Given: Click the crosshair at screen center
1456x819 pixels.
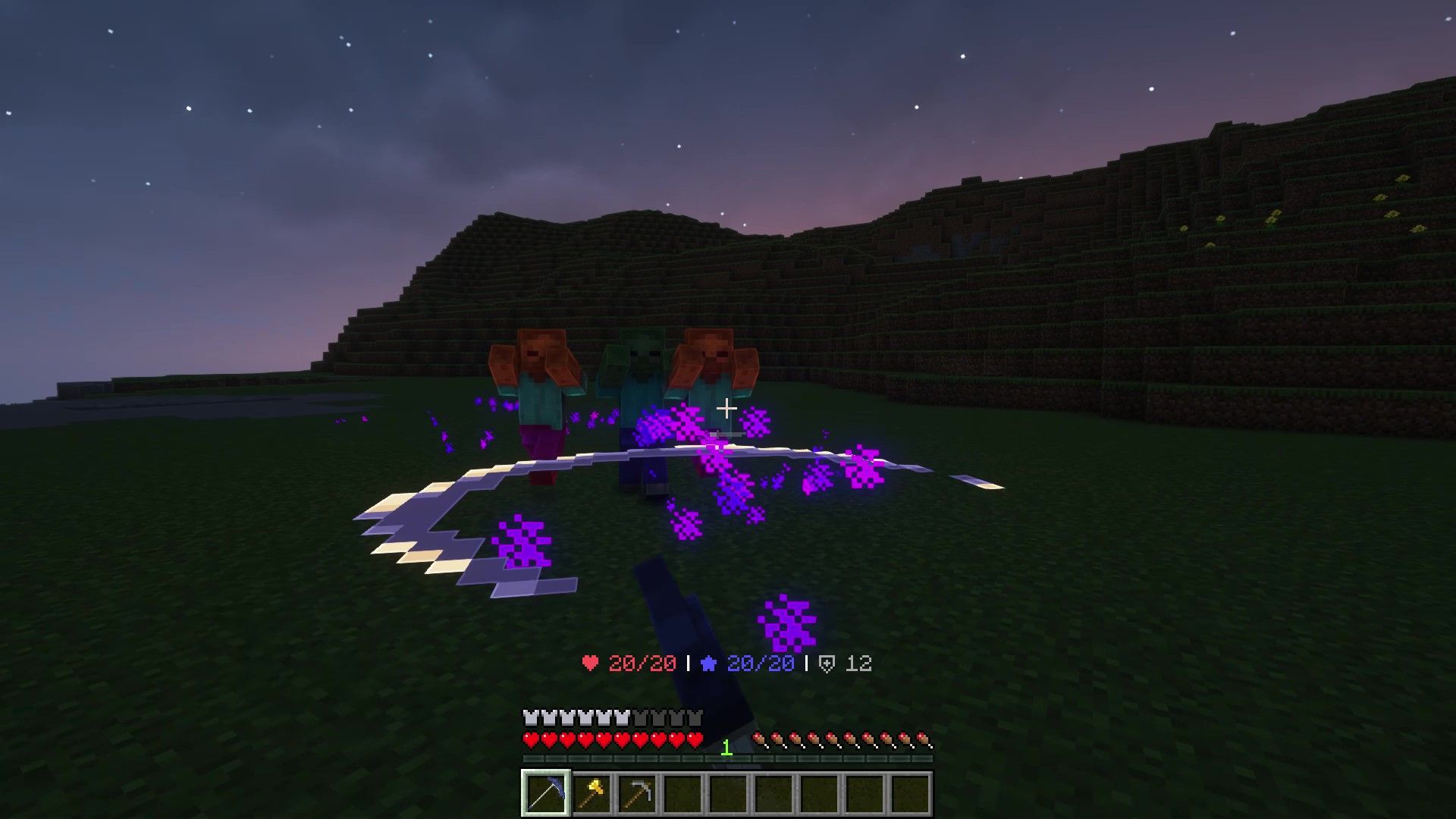Looking at the screenshot, I should click(727, 409).
